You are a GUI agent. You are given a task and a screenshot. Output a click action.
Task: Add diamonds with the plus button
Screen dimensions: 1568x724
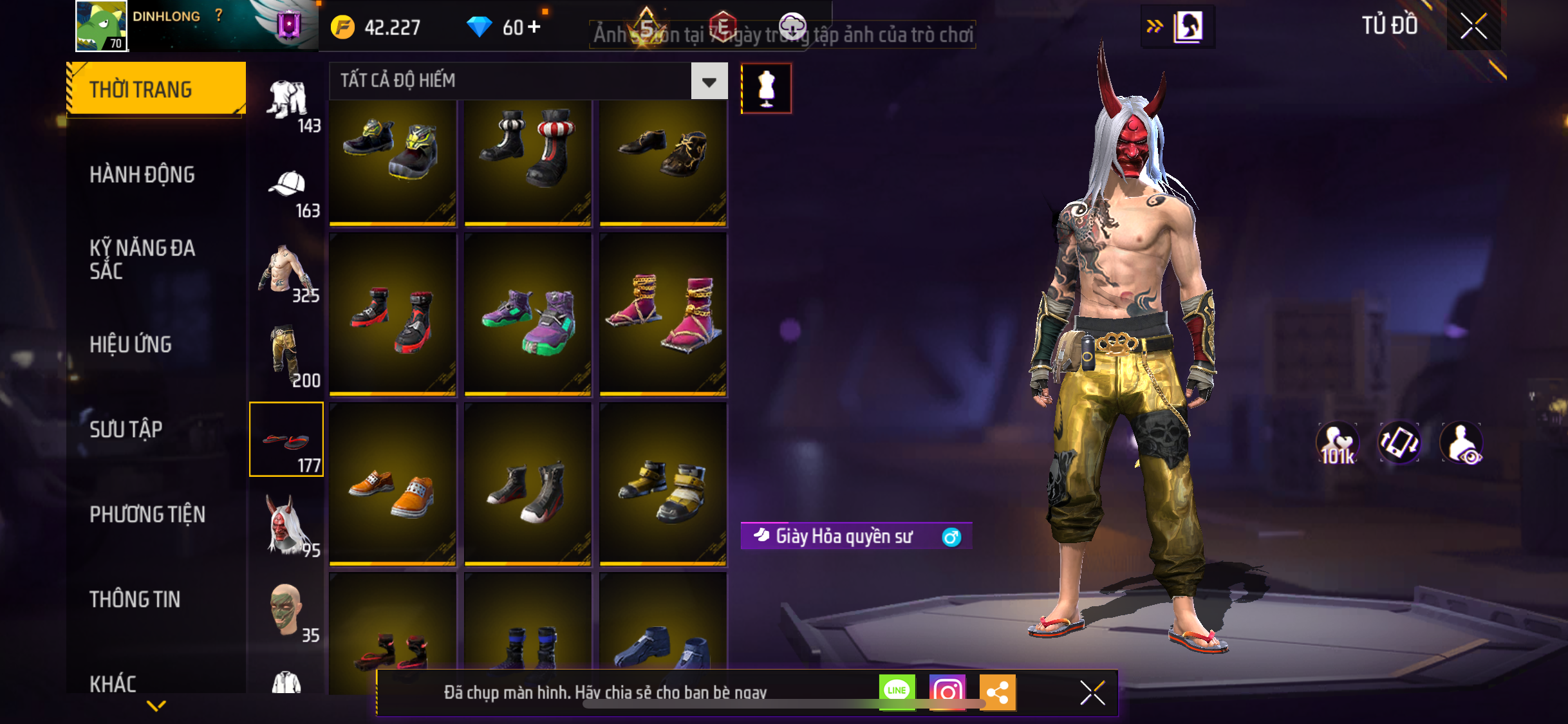[534, 27]
